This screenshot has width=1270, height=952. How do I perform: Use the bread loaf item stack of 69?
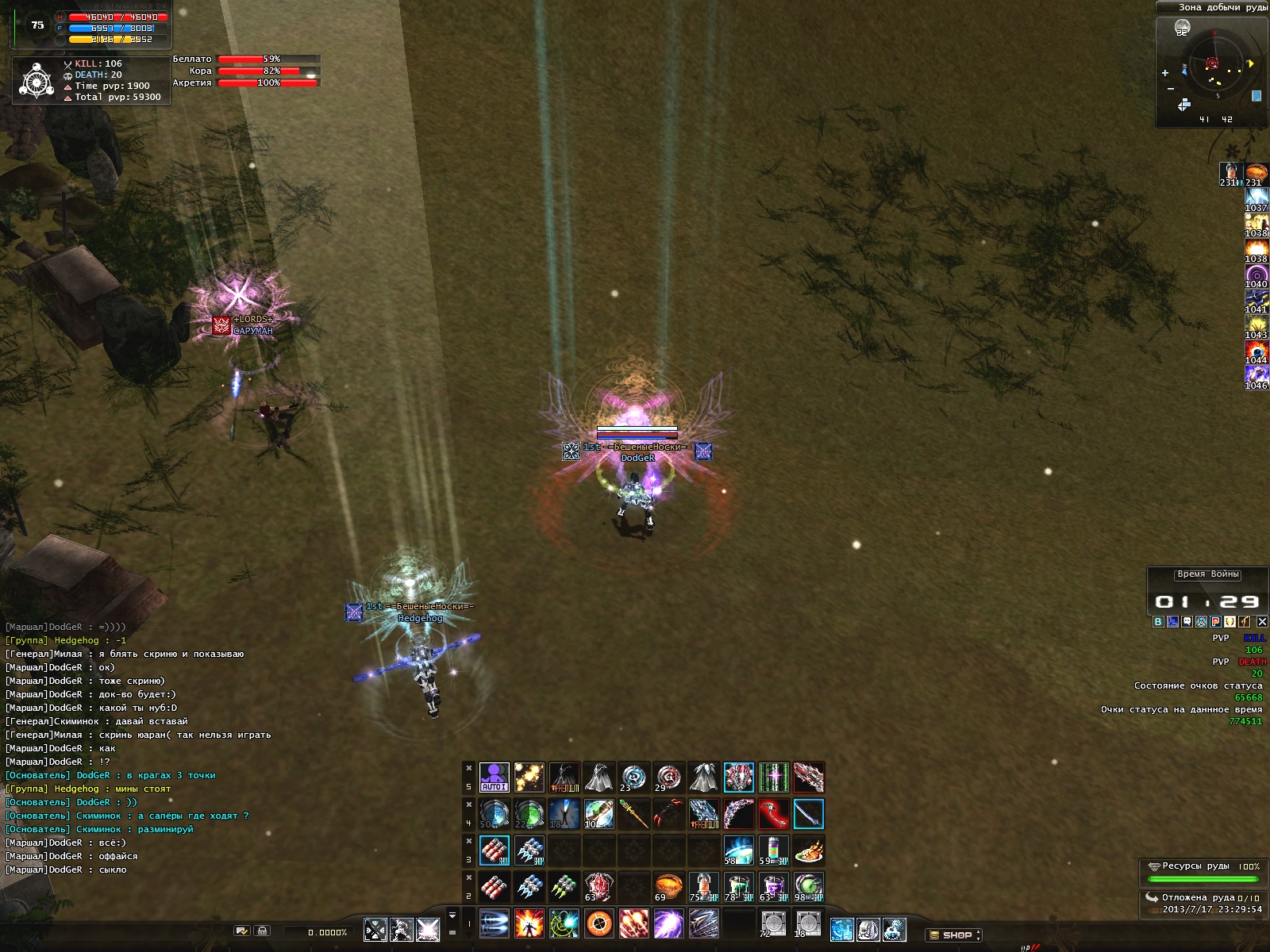[x=668, y=887]
